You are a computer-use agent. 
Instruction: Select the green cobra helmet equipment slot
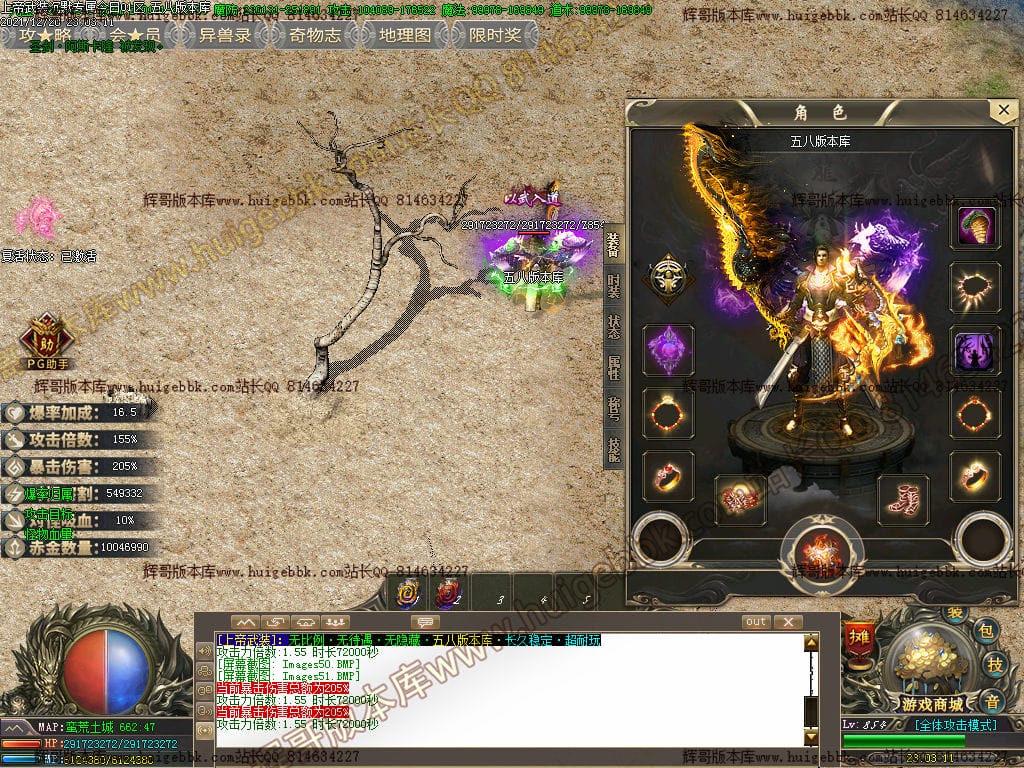pos(975,227)
